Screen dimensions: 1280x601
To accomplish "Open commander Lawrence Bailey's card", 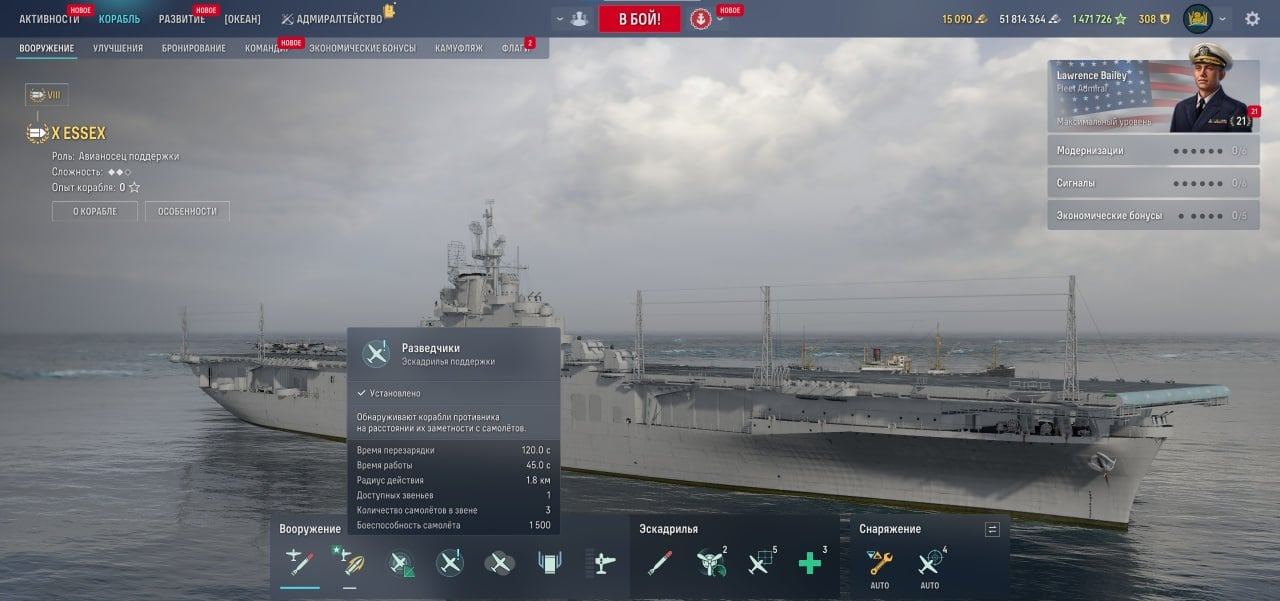I will coord(1153,96).
